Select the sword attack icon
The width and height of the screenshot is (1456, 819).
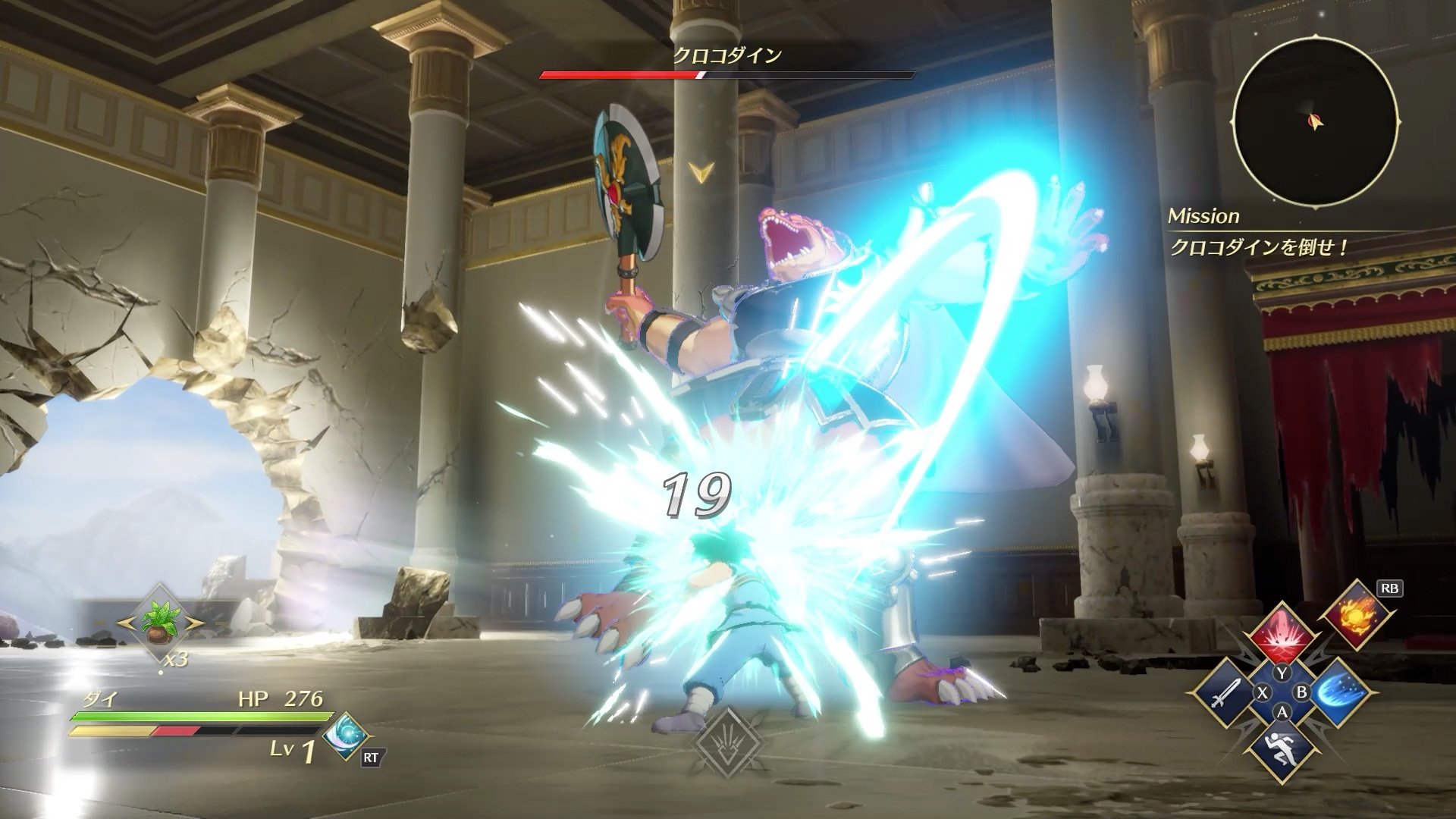(x=1227, y=693)
